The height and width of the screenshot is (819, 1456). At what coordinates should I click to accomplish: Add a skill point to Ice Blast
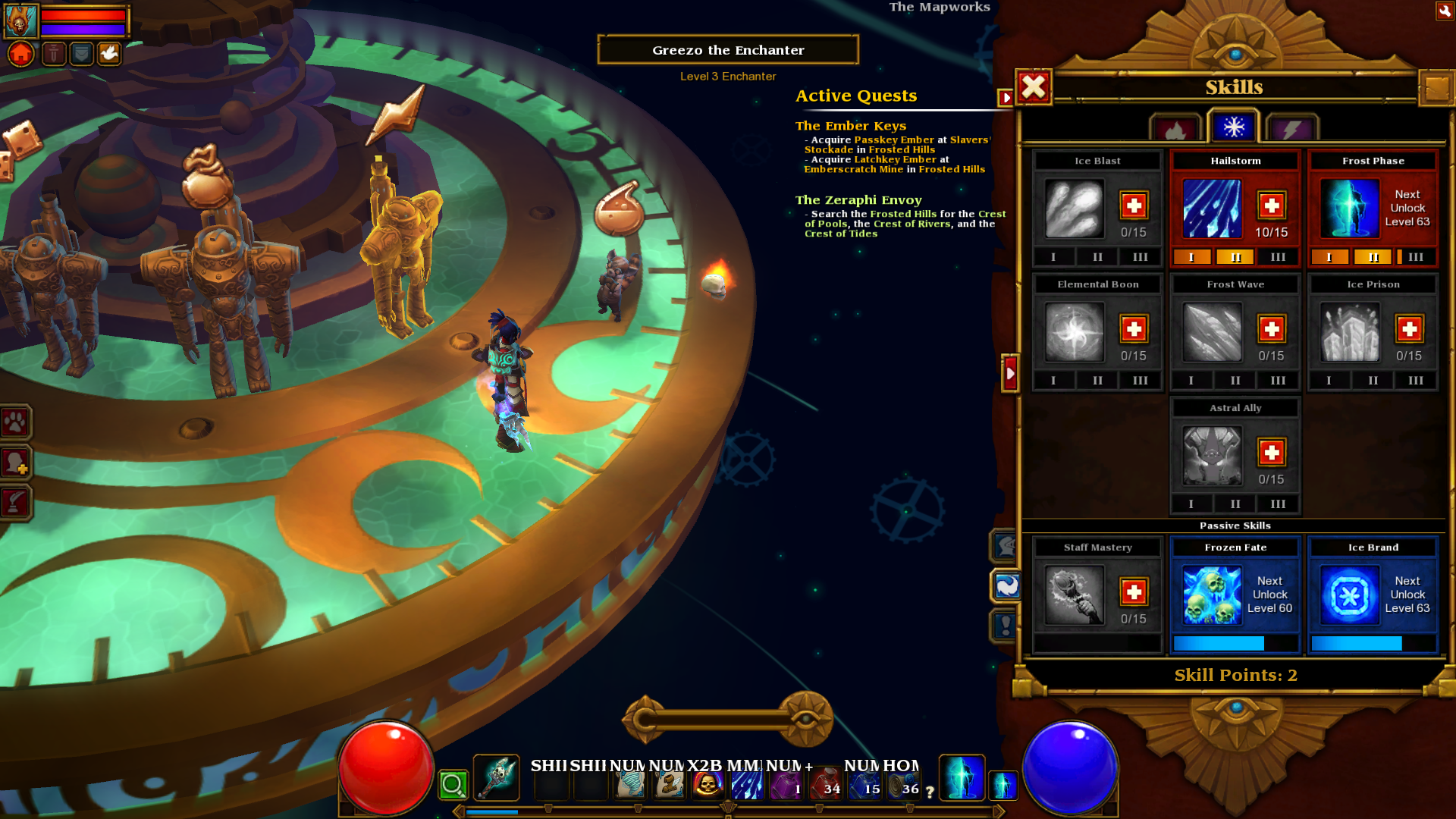tap(1134, 206)
